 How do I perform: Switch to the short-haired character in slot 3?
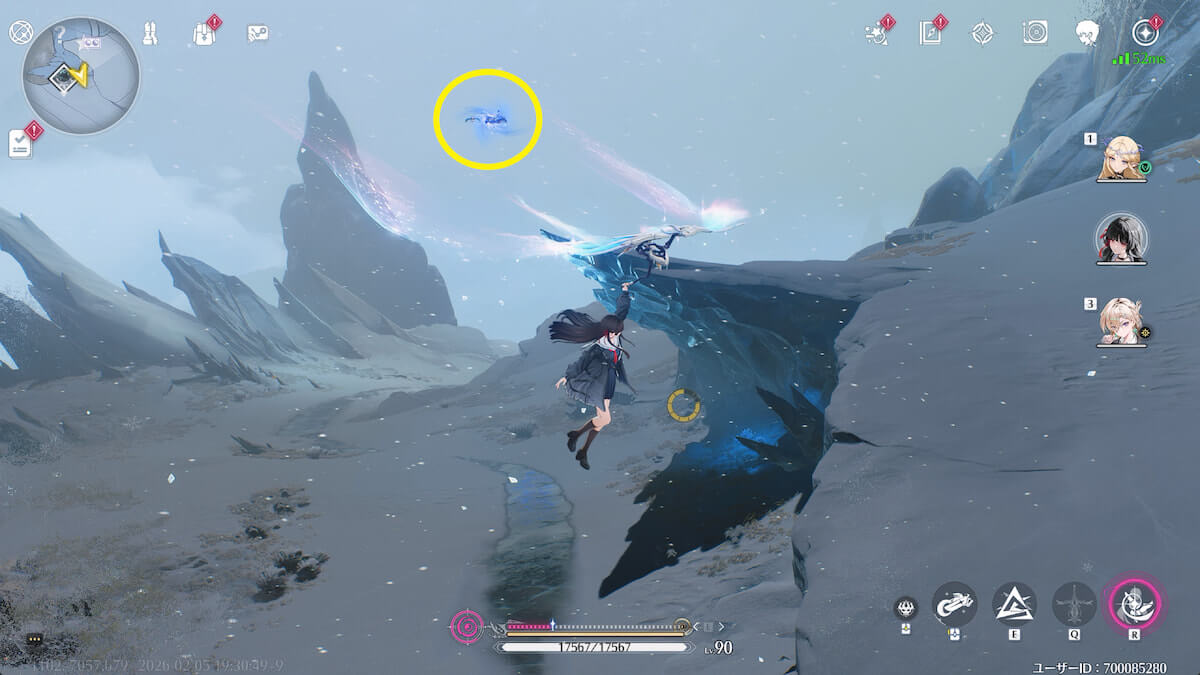coord(1122,322)
